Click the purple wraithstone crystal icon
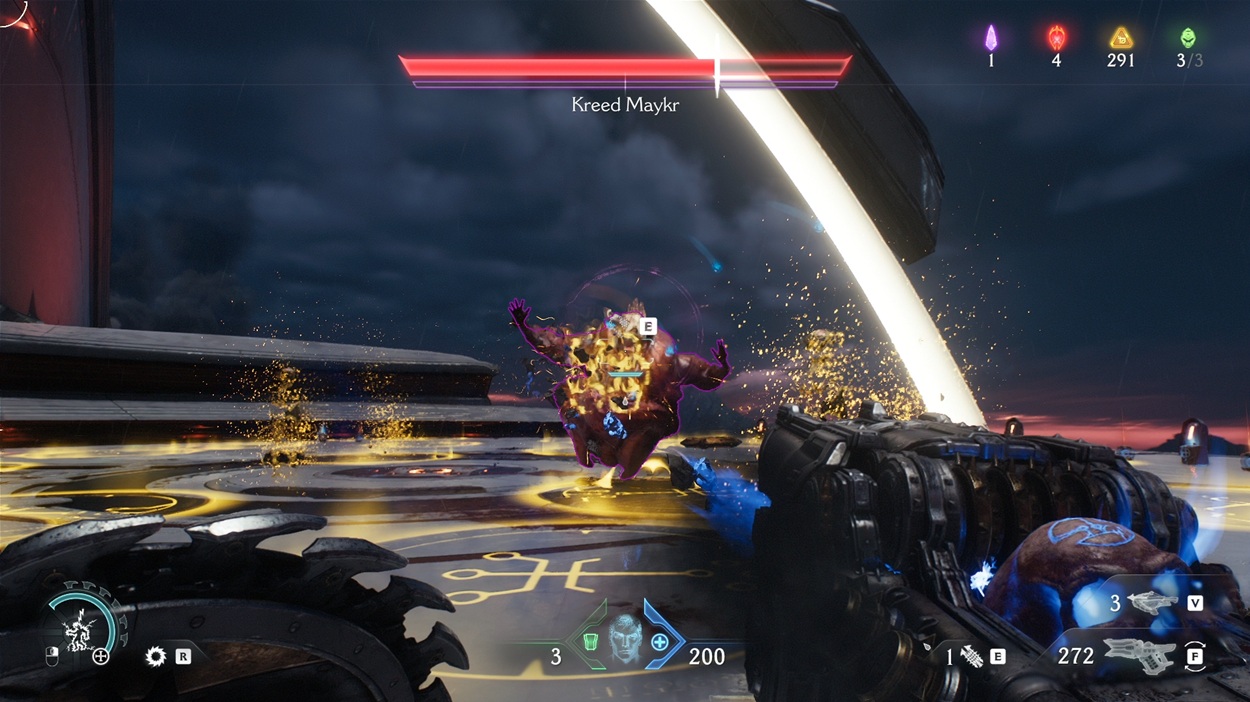Image resolution: width=1250 pixels, height=702 pixels. click(991, 38)
